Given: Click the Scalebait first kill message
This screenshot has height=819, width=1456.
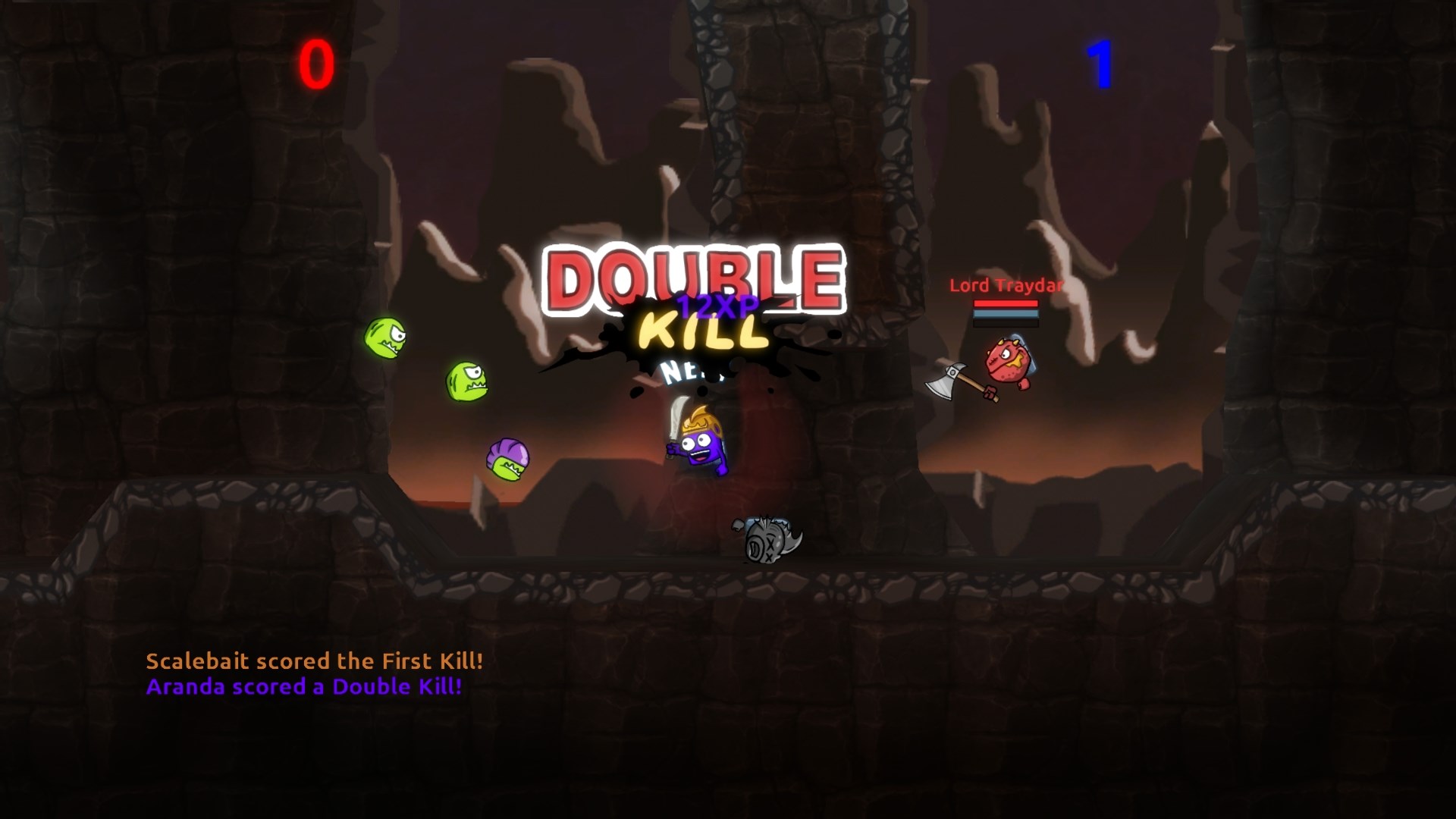Looking at the screenshot, I should click(315, 661).
